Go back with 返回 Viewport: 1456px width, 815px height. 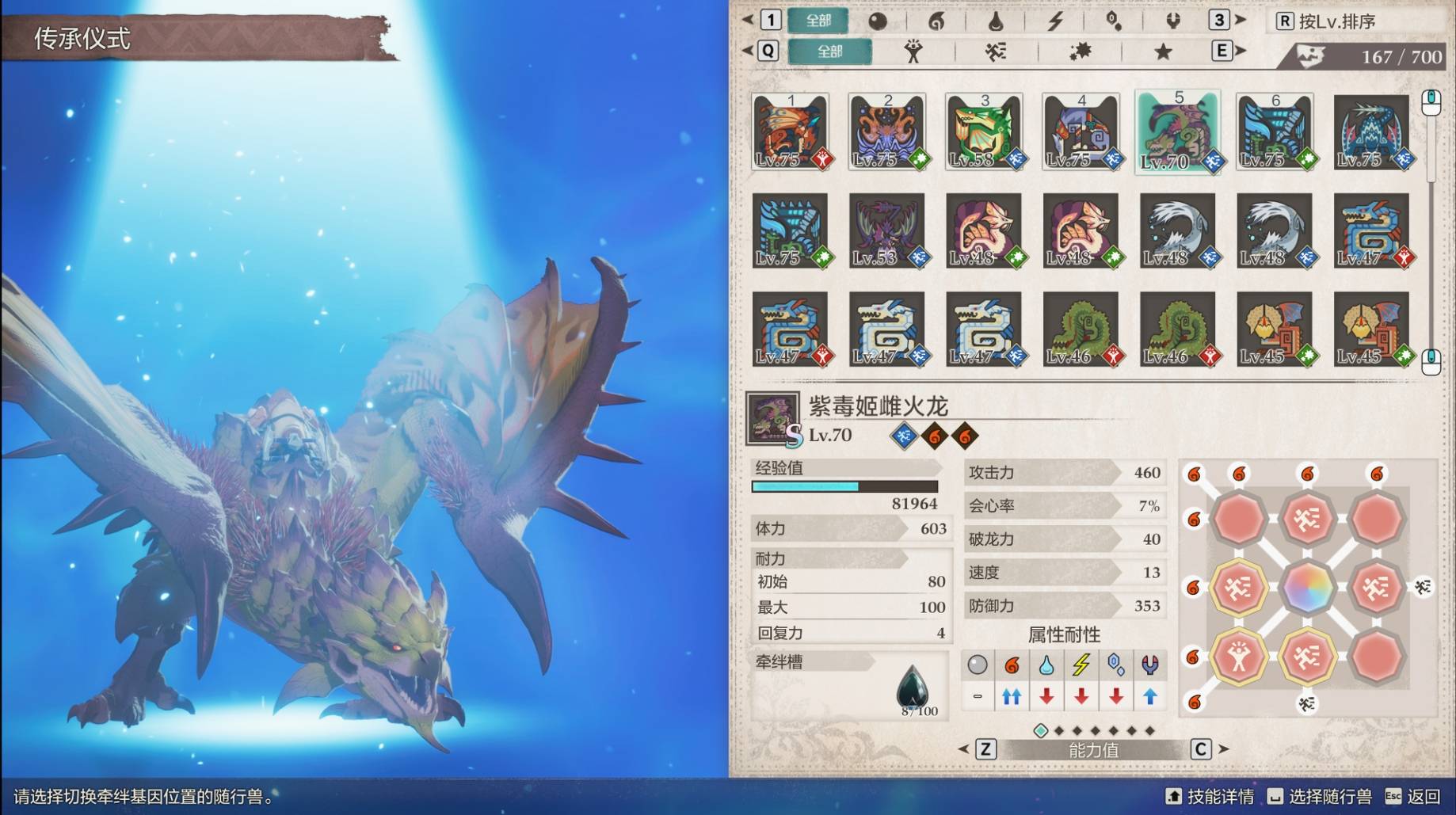(x=1413, y=796)
